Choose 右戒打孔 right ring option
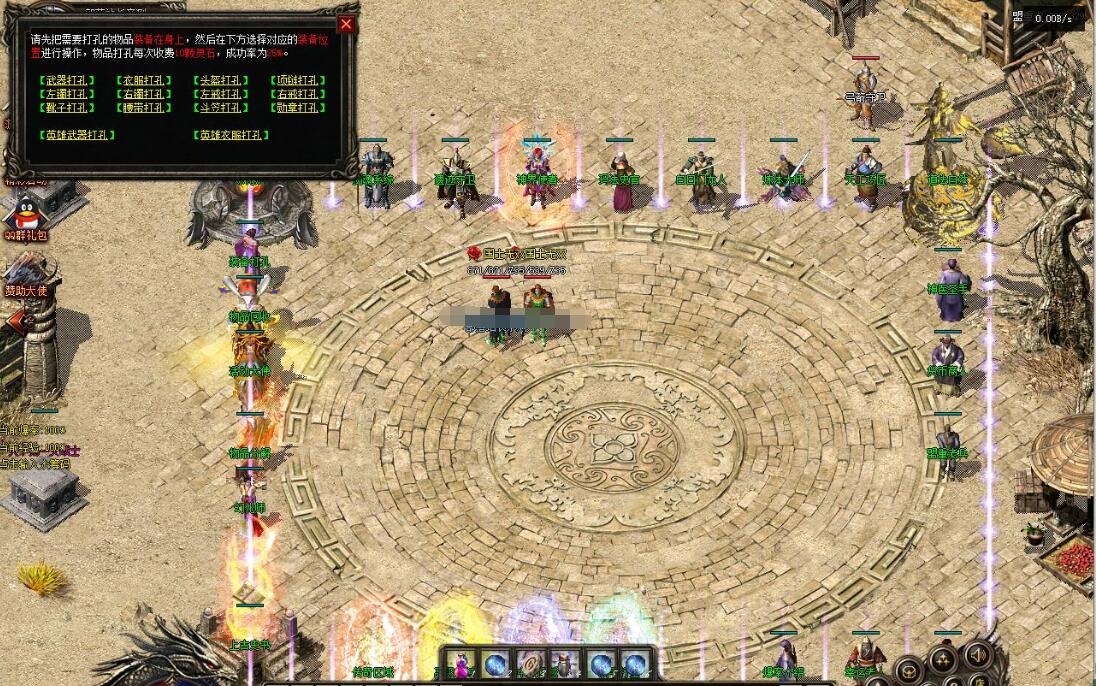The width and height of the screenshot is (1096, 686). point(296,94)
